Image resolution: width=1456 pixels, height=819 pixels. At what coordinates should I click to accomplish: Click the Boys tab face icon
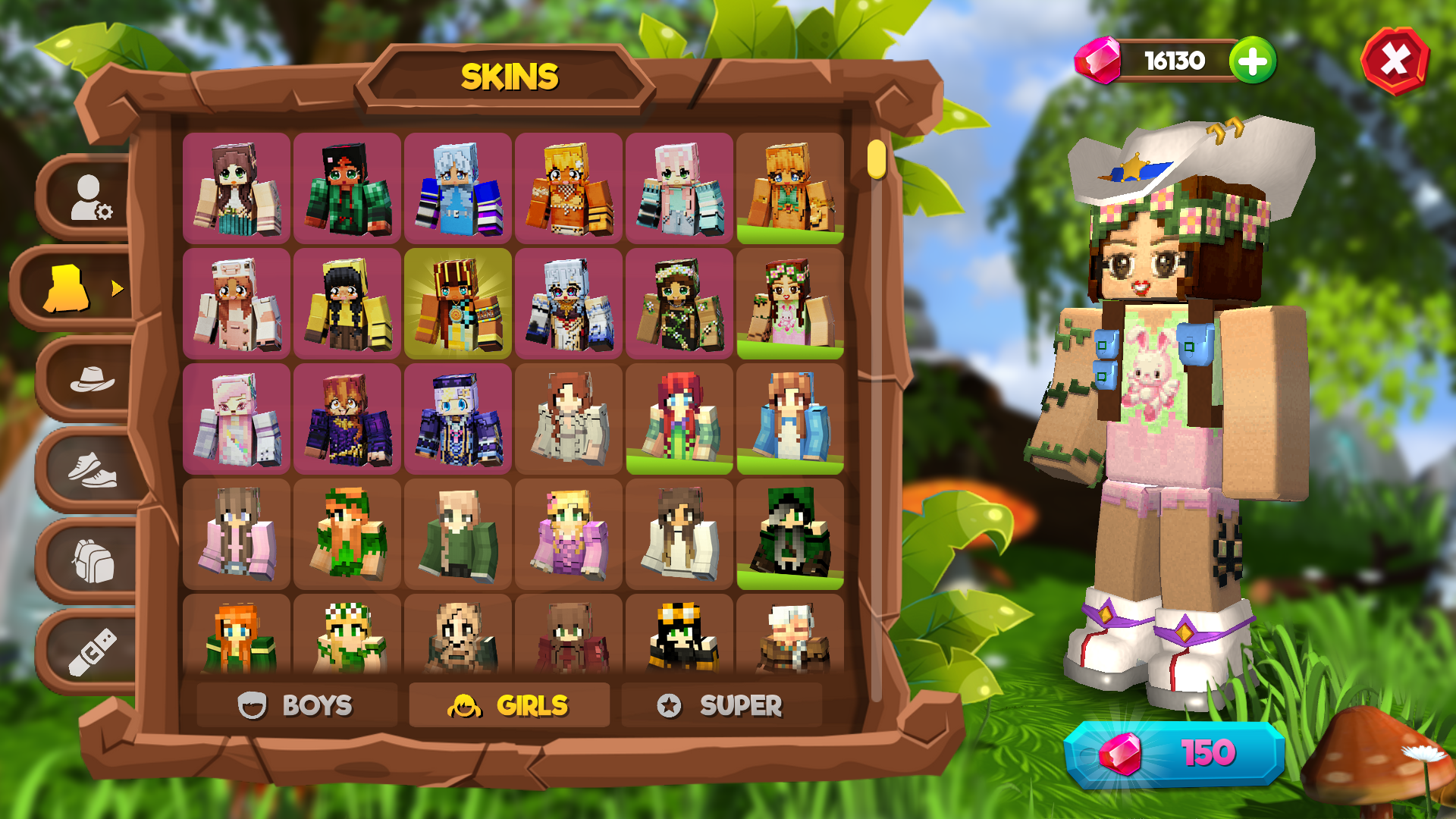252,704
